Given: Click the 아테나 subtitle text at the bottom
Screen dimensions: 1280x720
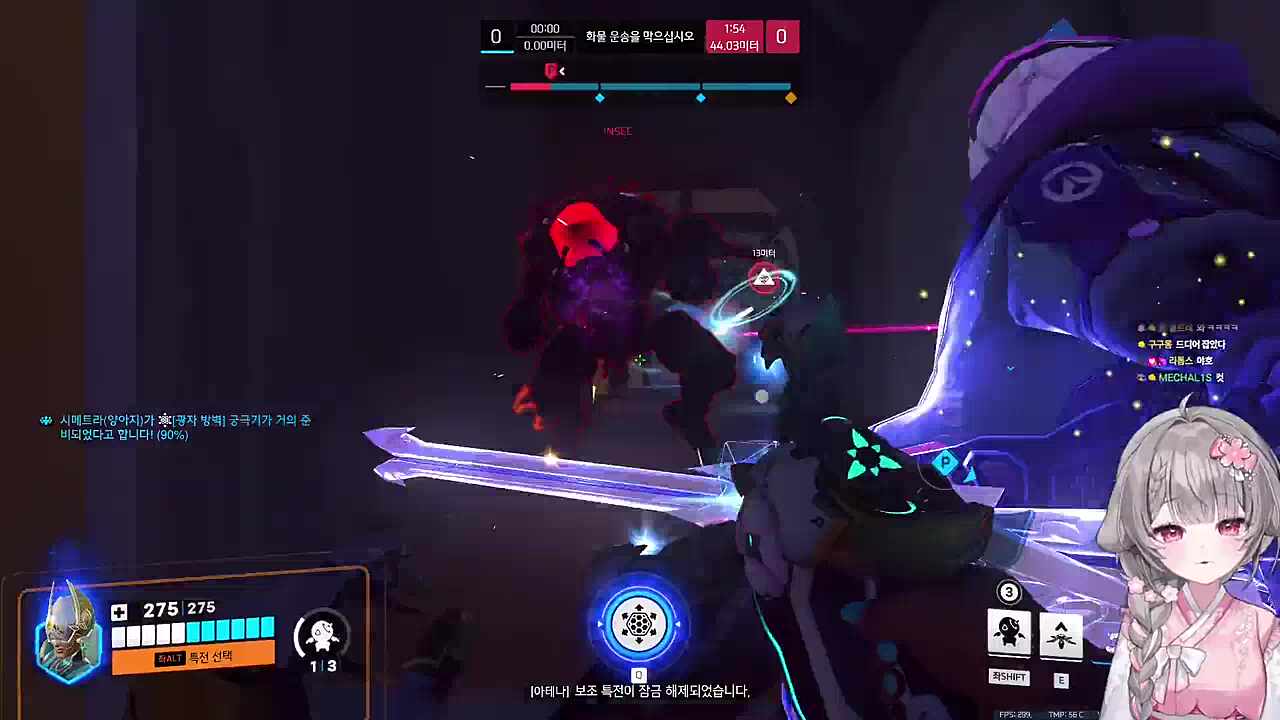Looking at the screenshot, I should point(638,691).
